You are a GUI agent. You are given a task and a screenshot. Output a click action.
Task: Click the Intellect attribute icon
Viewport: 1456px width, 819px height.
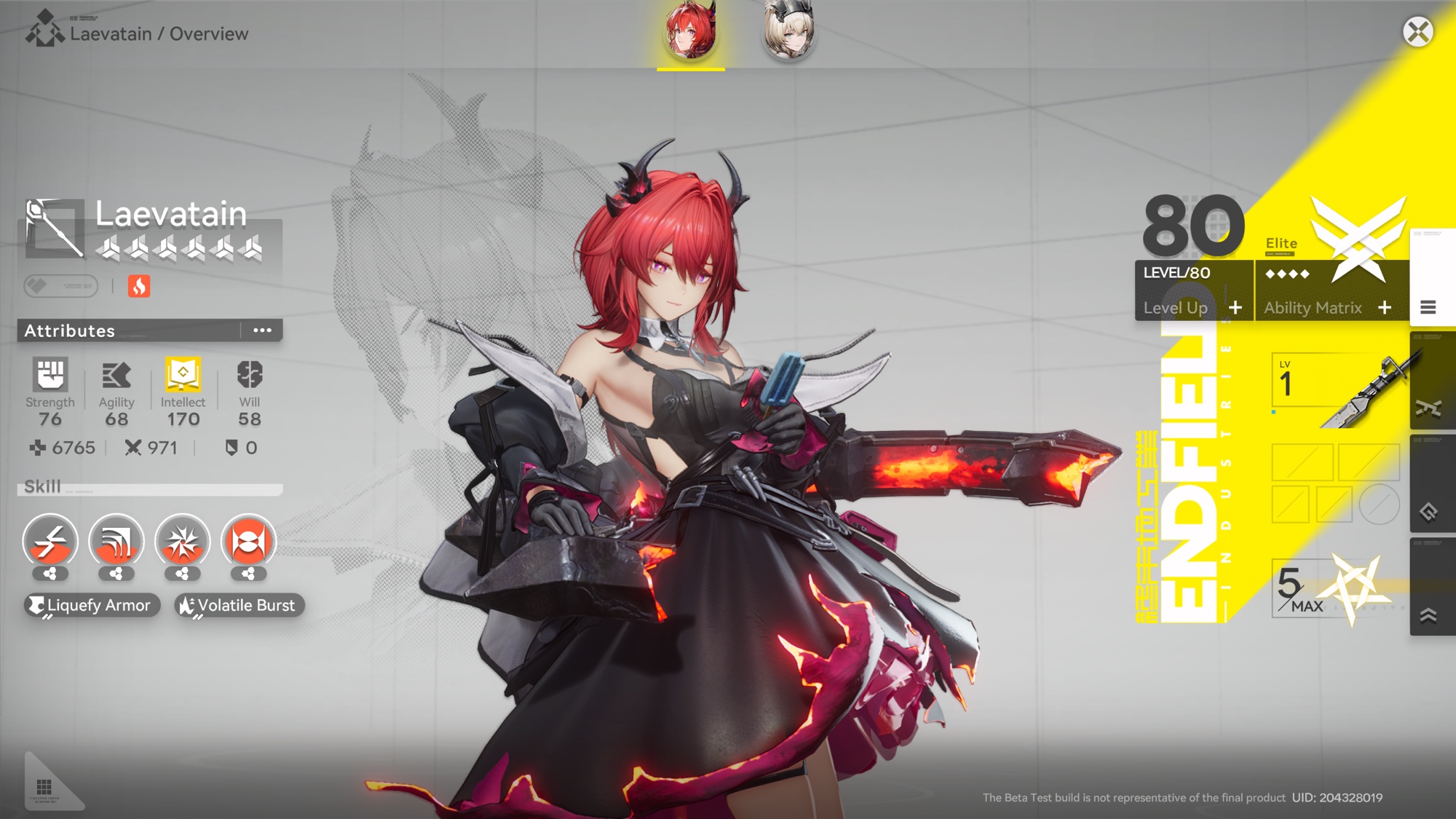[x=183, y=375]
